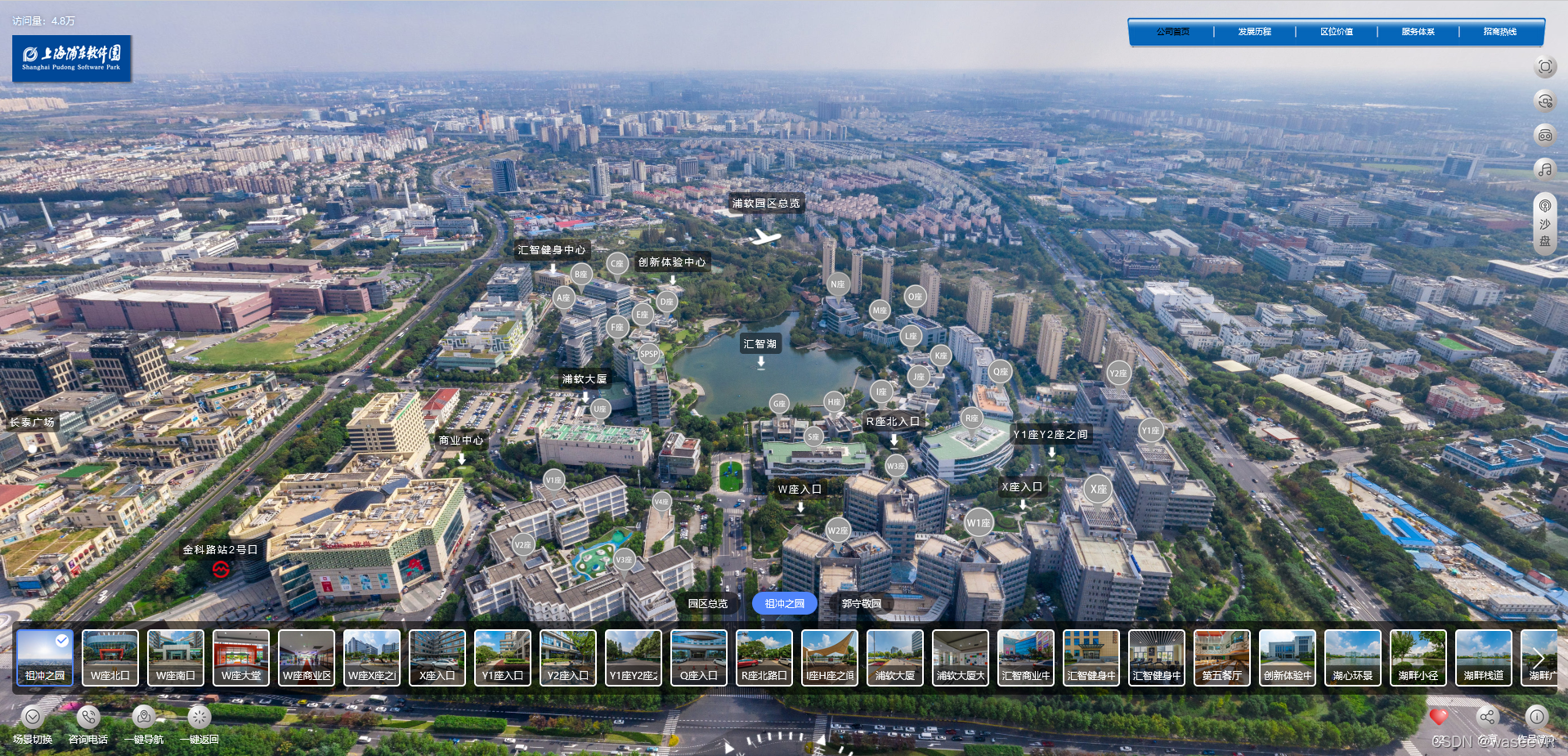This screenshot has width=1568, height=756.
Task: Switch to the 郭守敬园 tab
Action: [x=861, y=604]
